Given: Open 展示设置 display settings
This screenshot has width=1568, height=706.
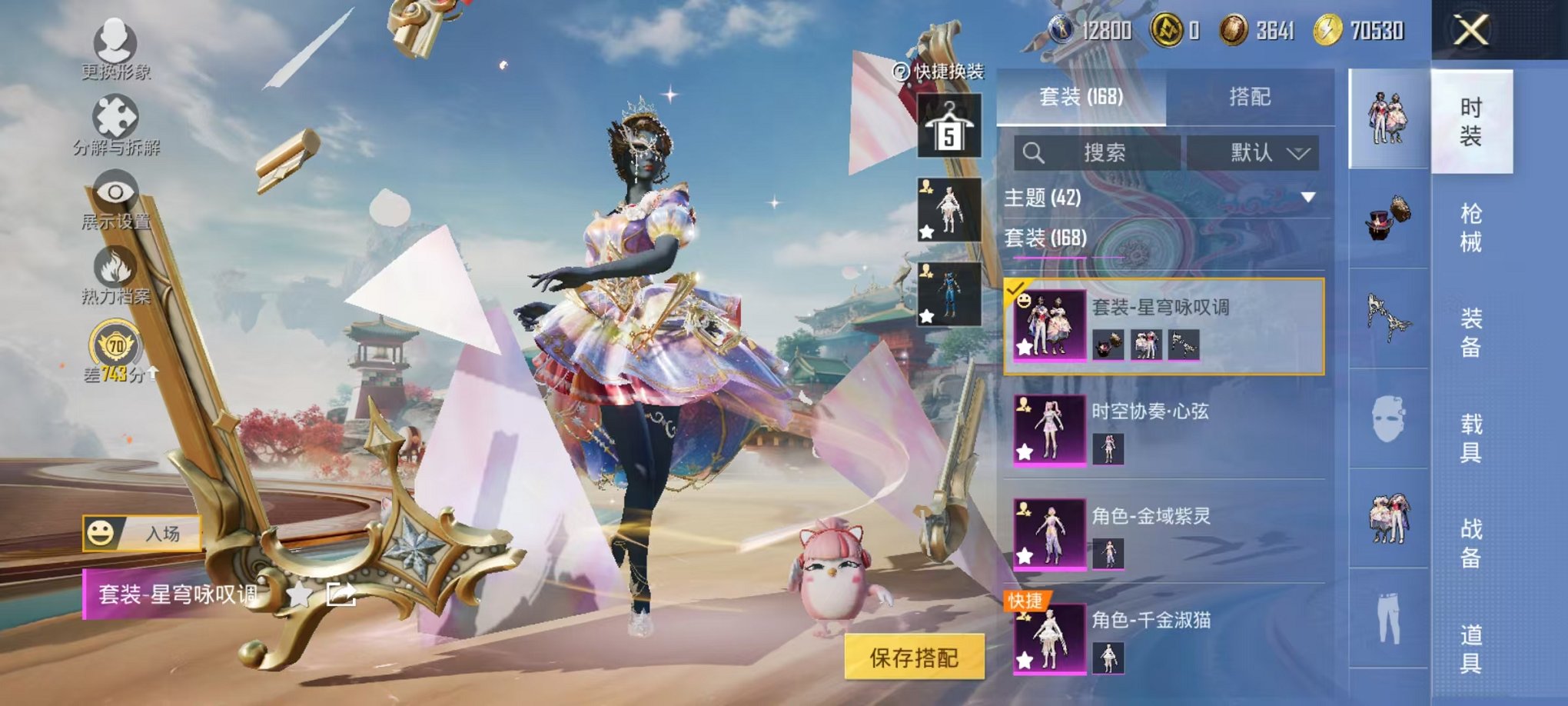Looking at the screenshot, I should (114, 192).
